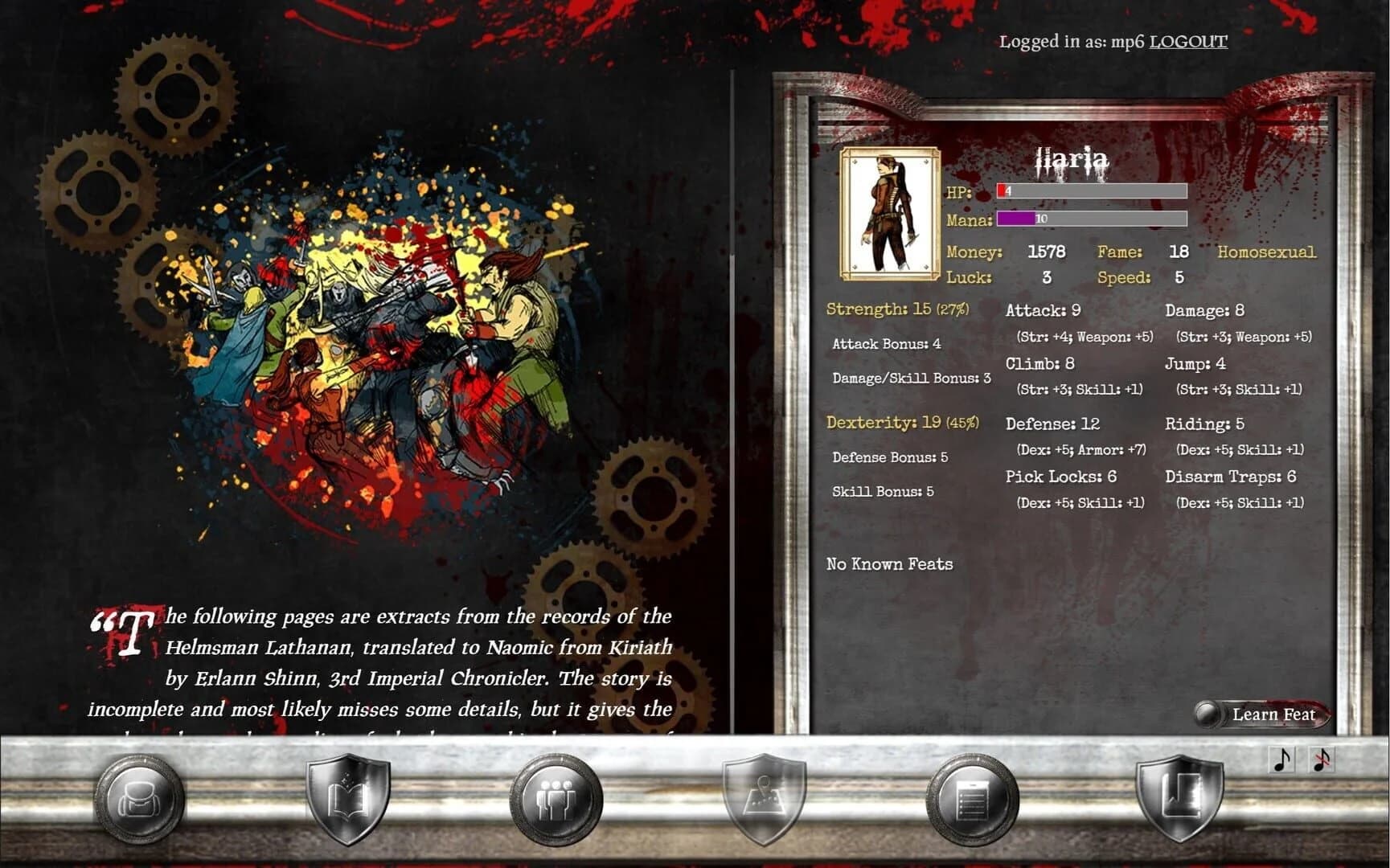Open the spellbook shield icon
1390x868 pixels.
coord(347,799)
